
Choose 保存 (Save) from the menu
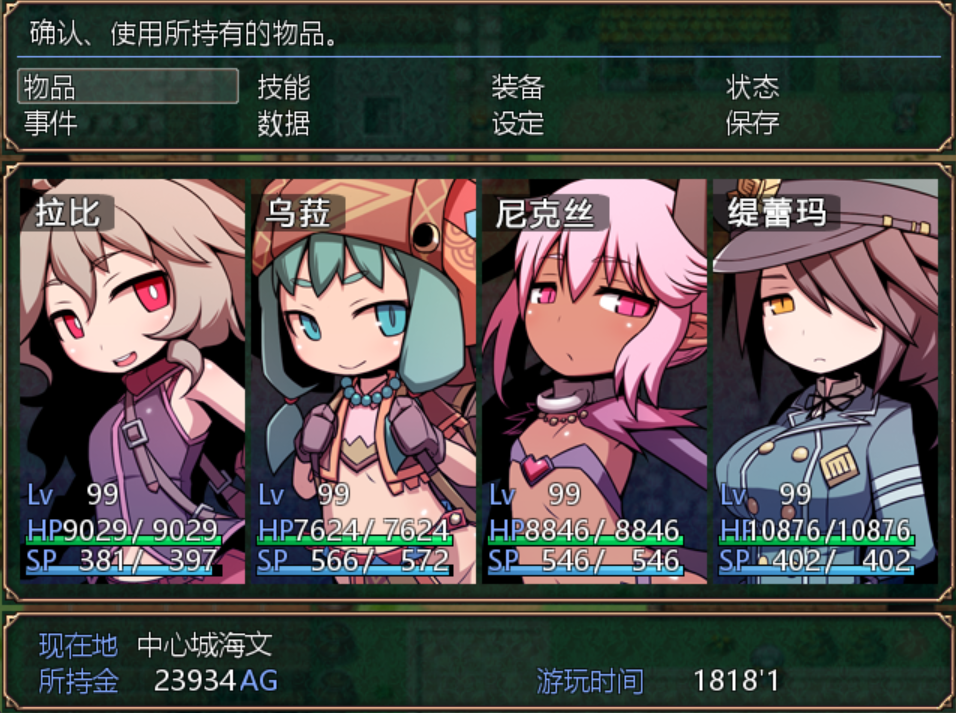point(752,124)
